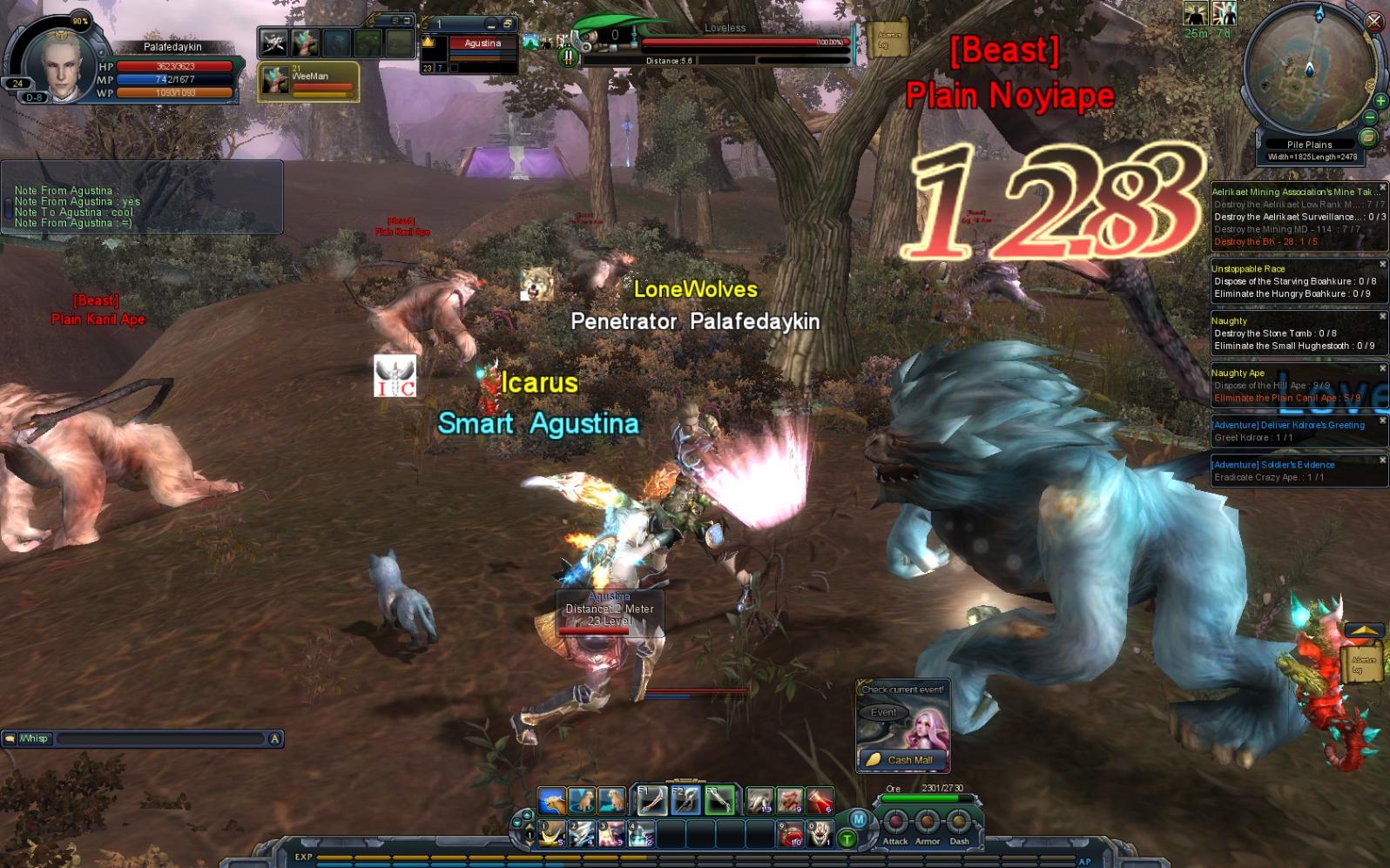This screenshot has width=1390, height=868.
Task: Zoom out the minimap with the minus button
Action: tap(1370, 118)
